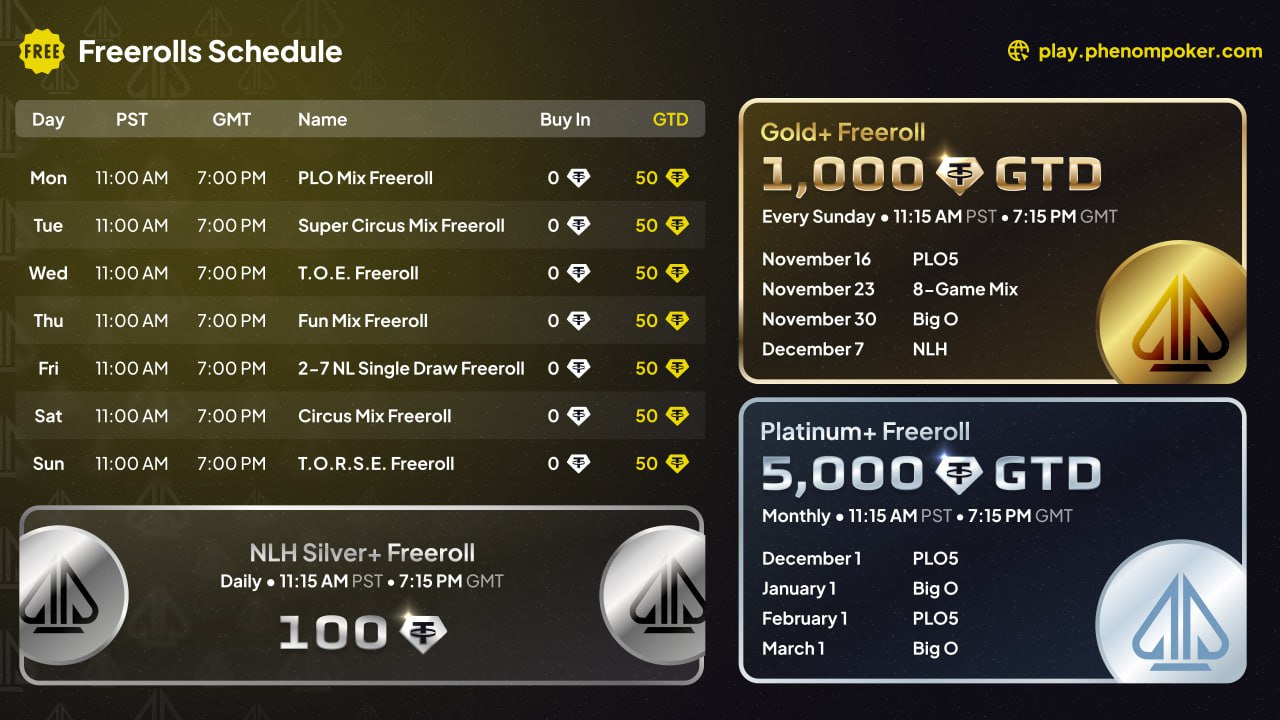Open the Platinum+ Freeroll card
This screenshot has height=720, width=1280.
coord(992,540)
